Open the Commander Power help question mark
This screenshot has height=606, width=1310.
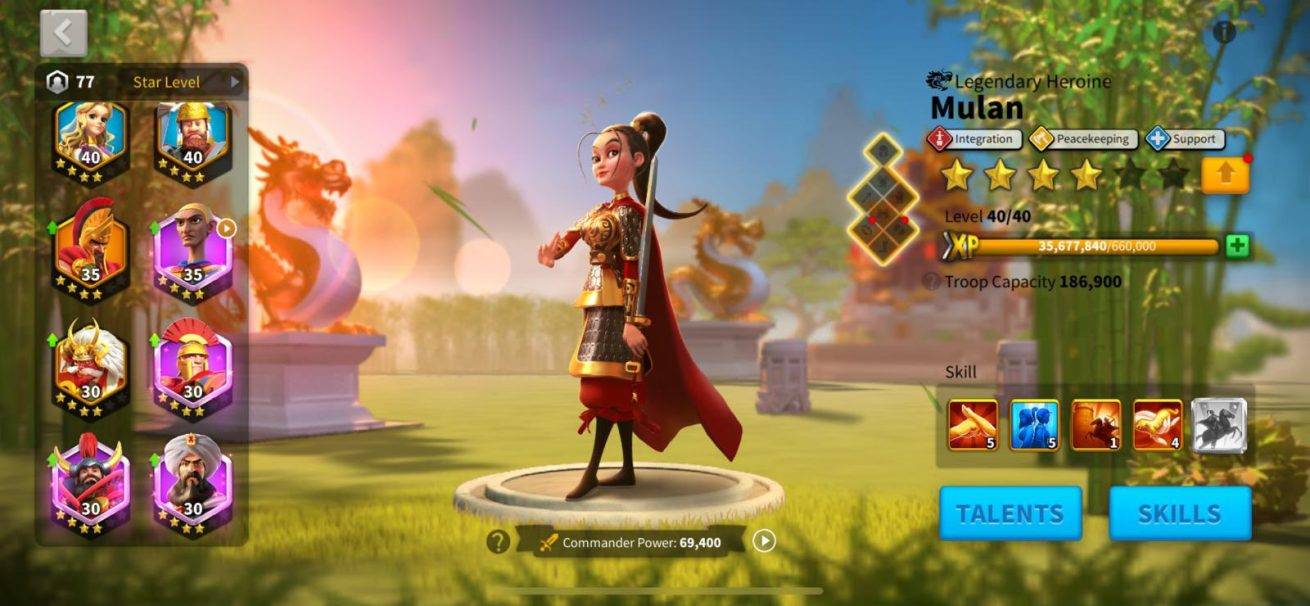(x=498, y=542)
